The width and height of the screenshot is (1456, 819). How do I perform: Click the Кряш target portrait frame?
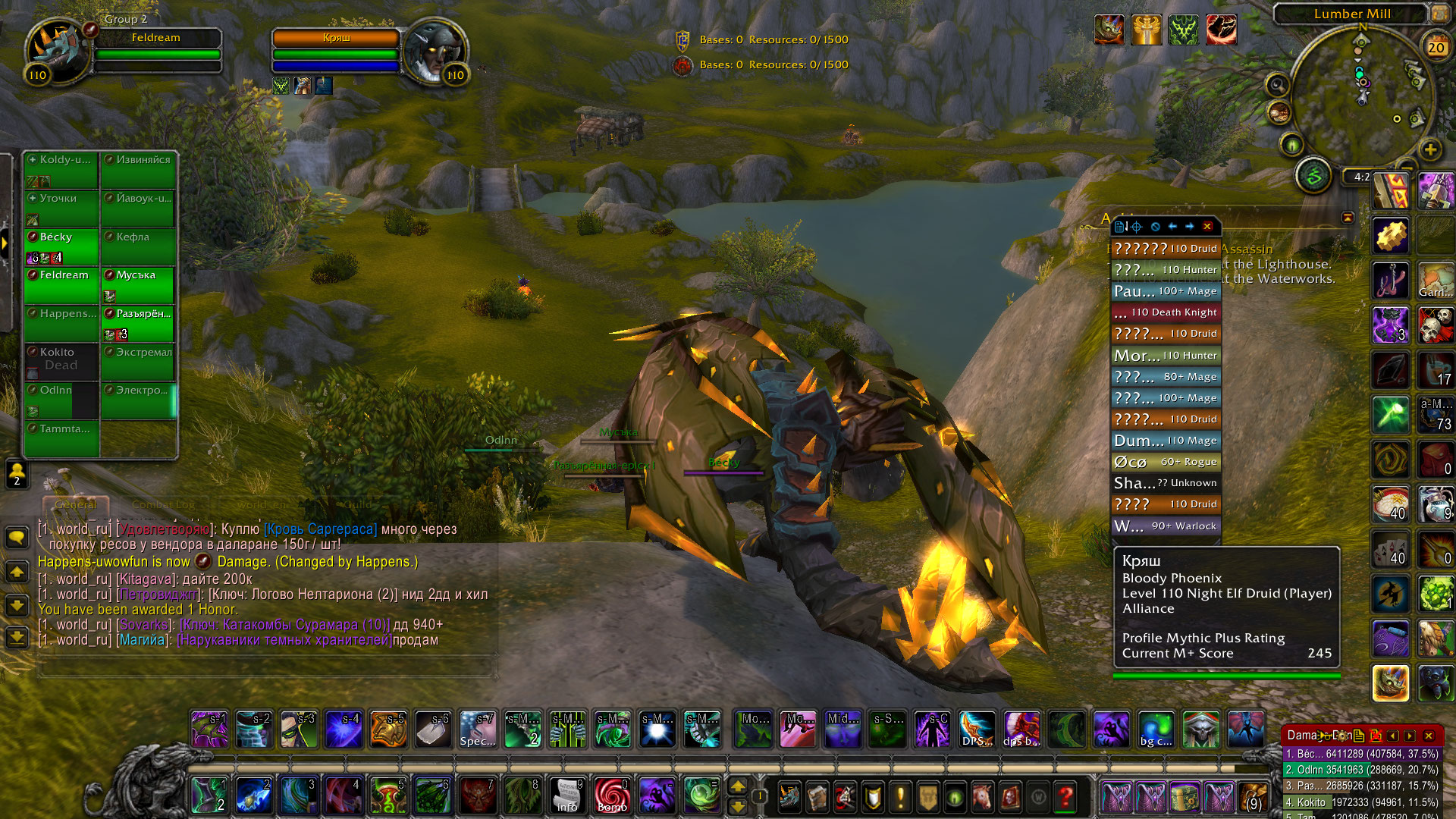coord(434,52)
